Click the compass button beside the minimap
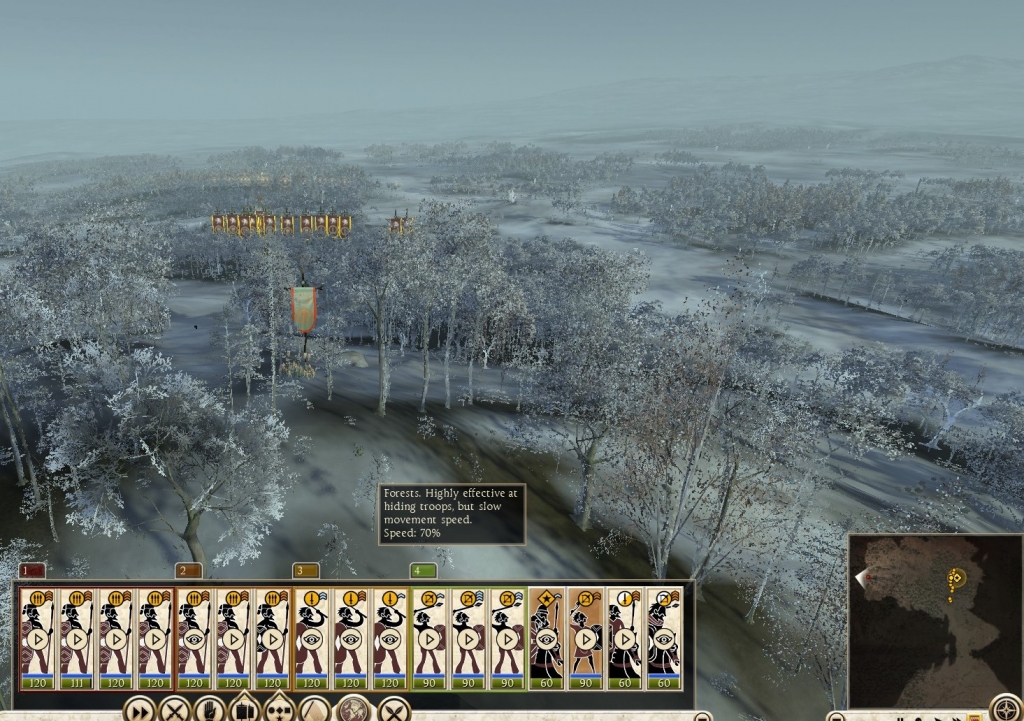Image resolution: width=1024 pixels, height=721 pixels. click(1005, 708)
